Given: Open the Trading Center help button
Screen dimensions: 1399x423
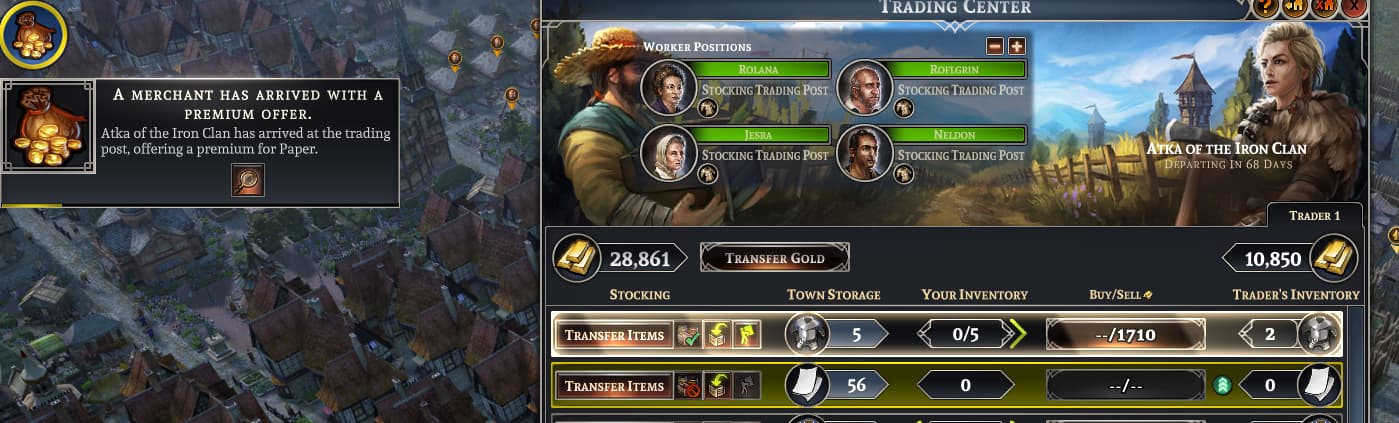Looking at the screenshot, I should pos(1264,6).
